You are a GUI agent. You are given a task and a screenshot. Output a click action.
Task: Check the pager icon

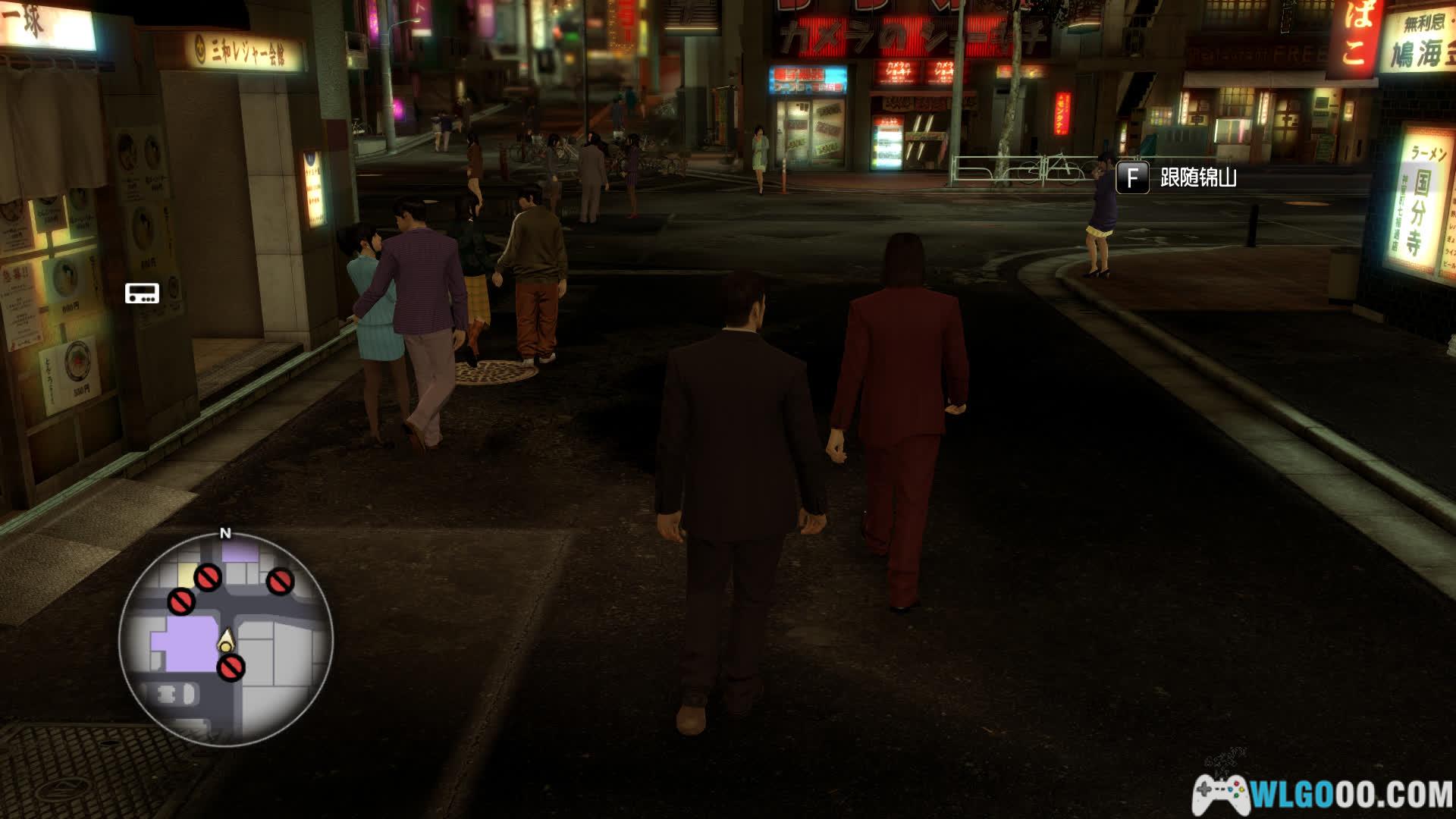point(142,293)
